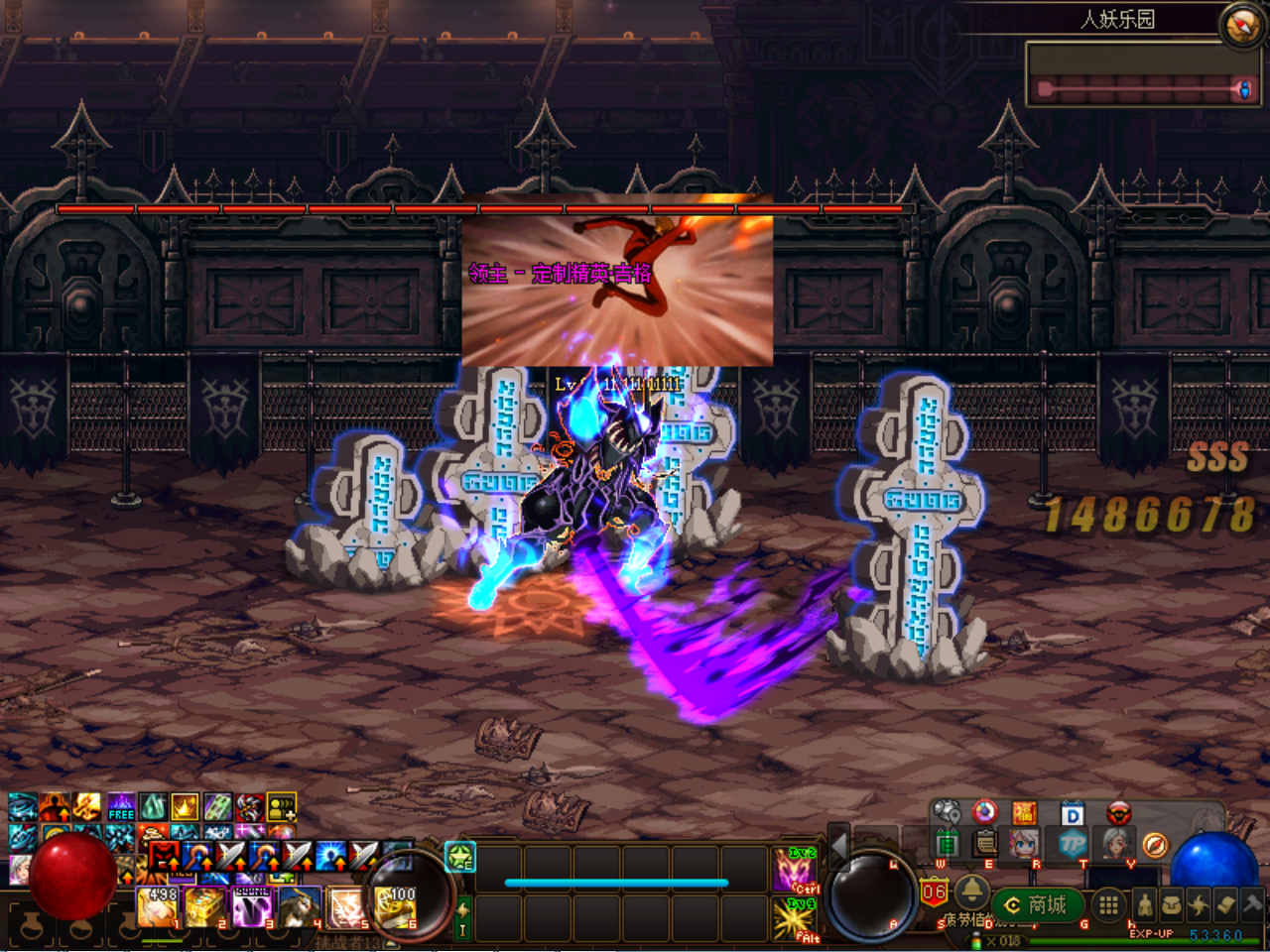This screenshot has height=952, width=1270.
Task: Click the colorful roulette wheel icon
Action: (983, 813)
